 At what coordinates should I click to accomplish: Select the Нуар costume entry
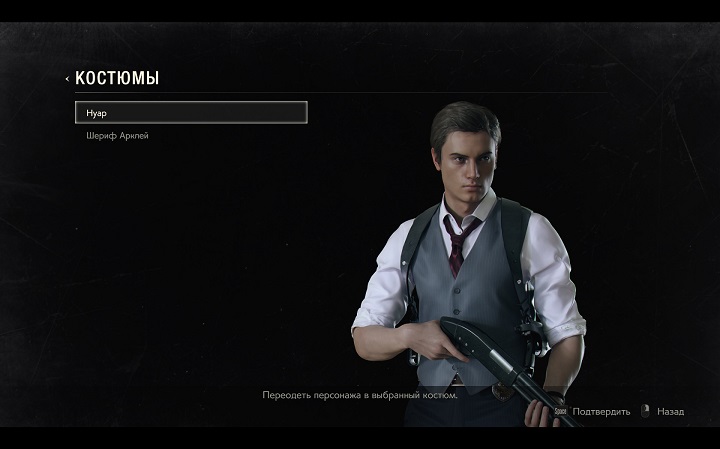(x=190, y=112)
